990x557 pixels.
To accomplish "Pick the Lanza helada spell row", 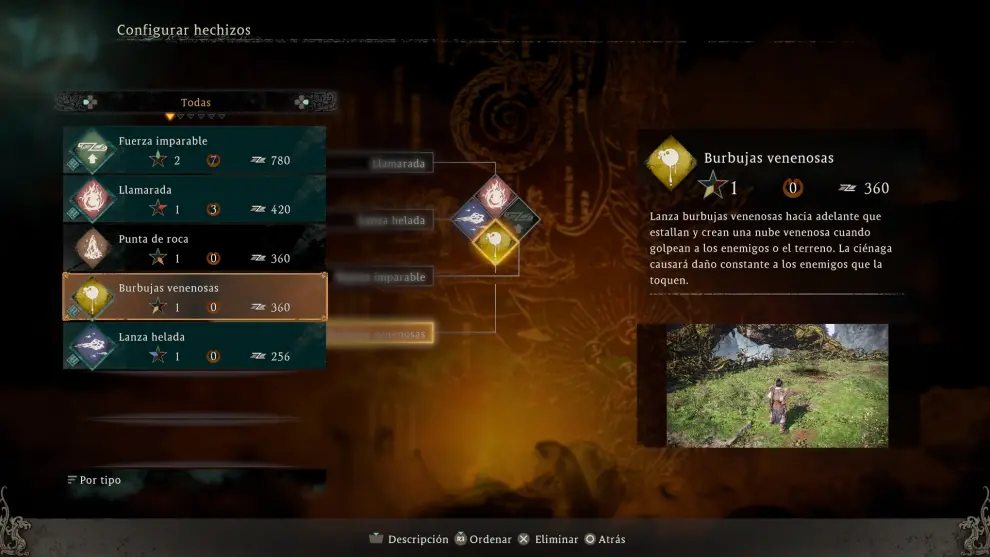I will [195, 346].
